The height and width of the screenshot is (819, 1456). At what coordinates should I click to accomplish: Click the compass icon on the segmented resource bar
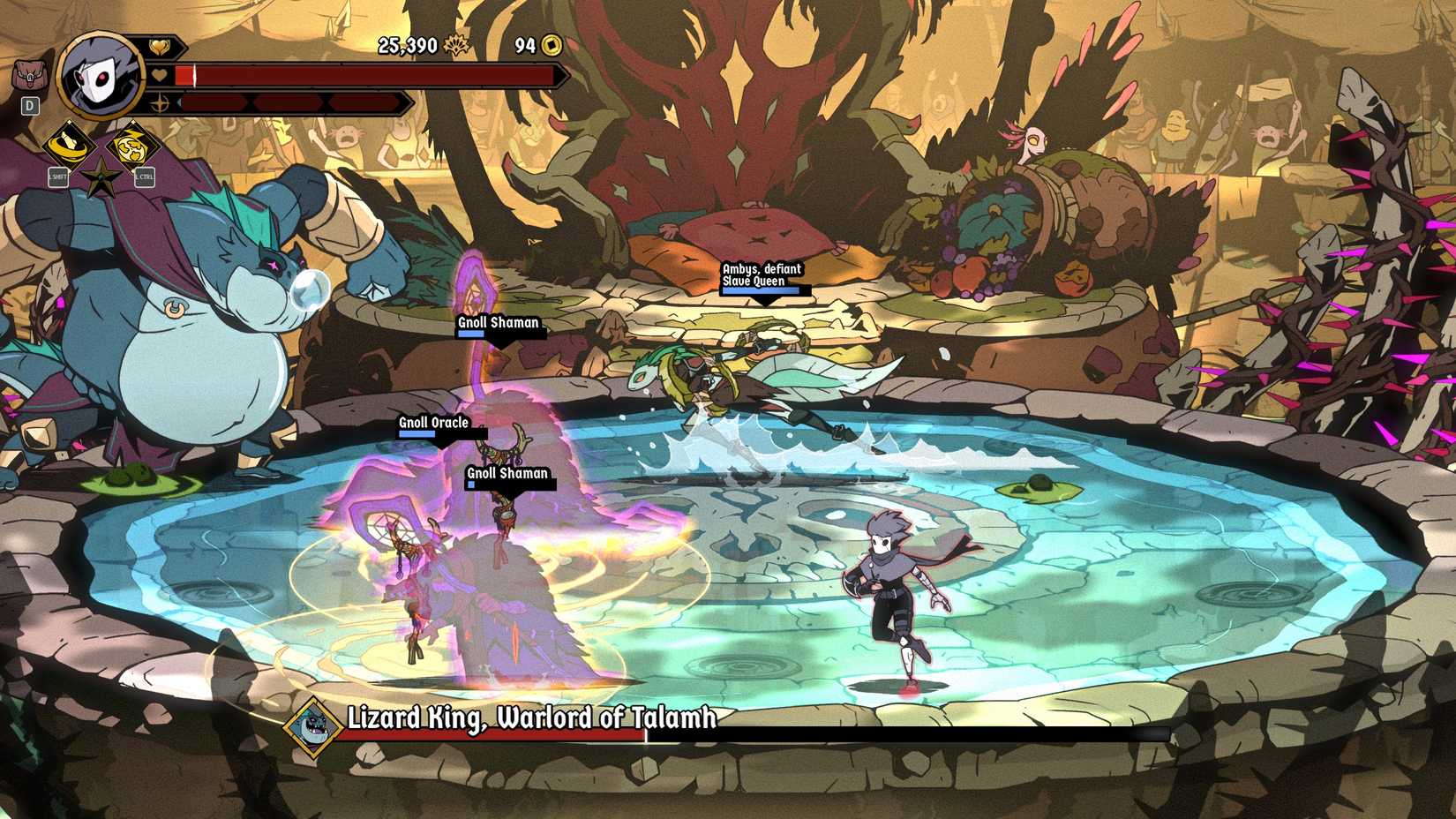click(160, 103)
